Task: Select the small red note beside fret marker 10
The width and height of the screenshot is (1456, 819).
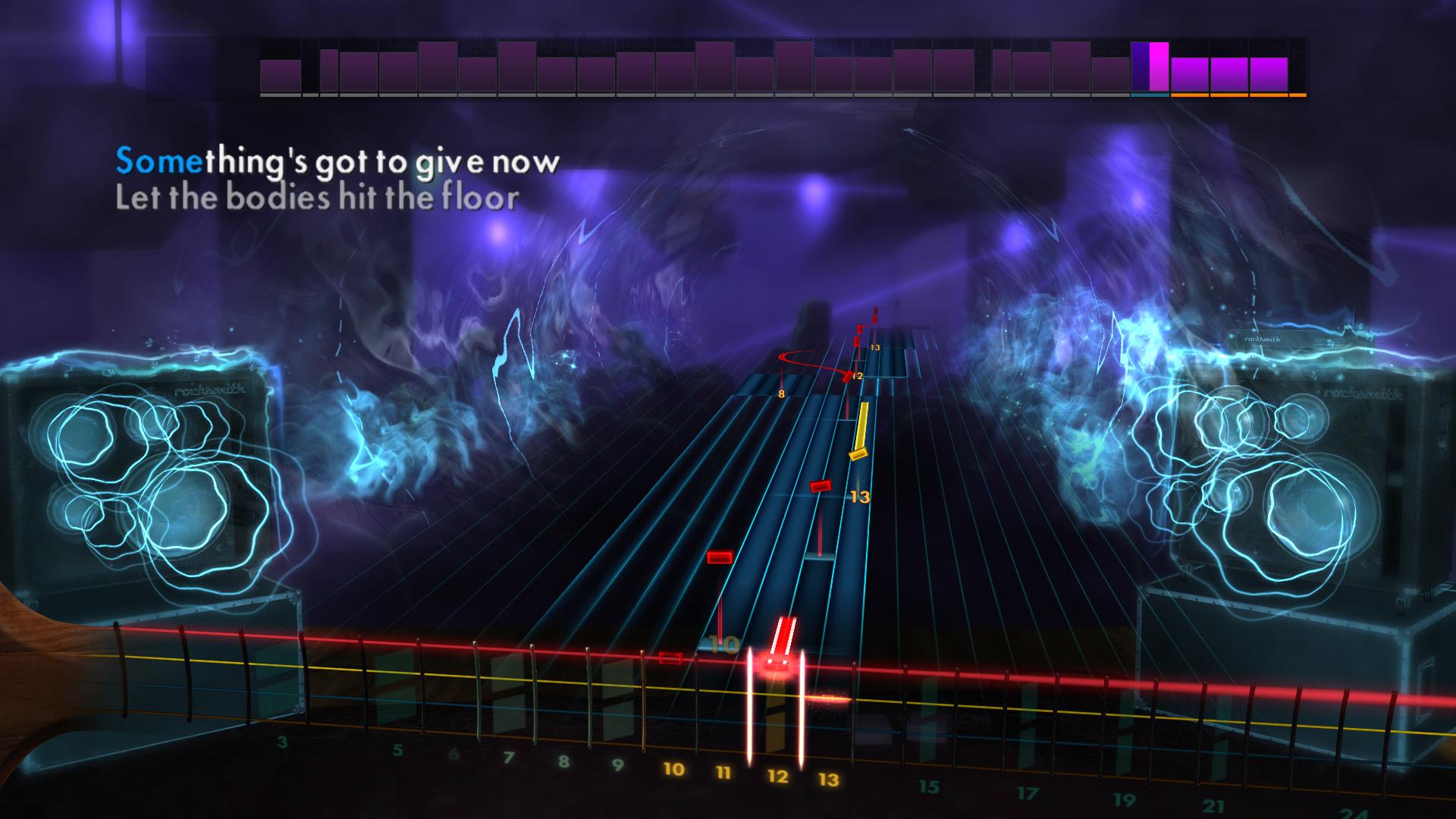Action: point(671,657)
